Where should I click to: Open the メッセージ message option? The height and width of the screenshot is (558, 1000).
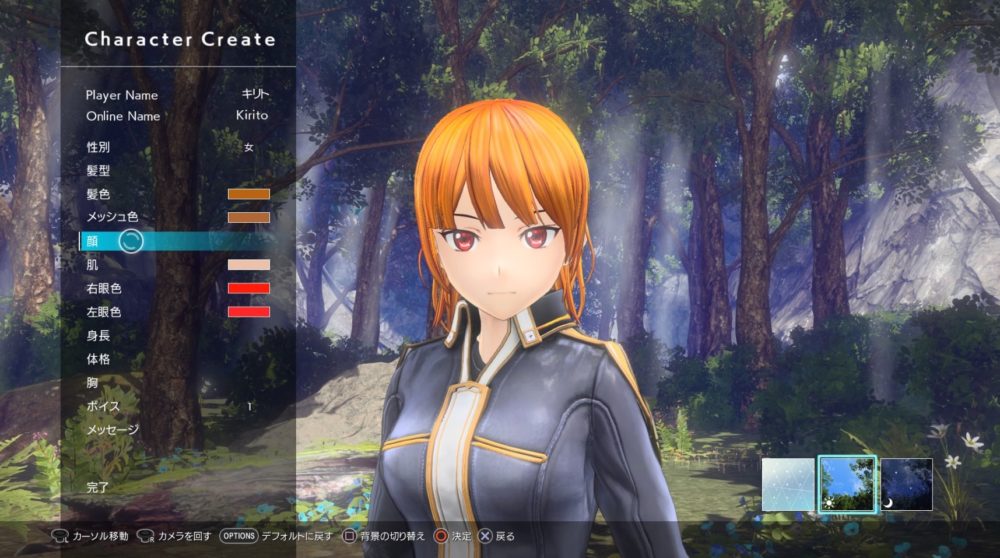coord(113,430)
